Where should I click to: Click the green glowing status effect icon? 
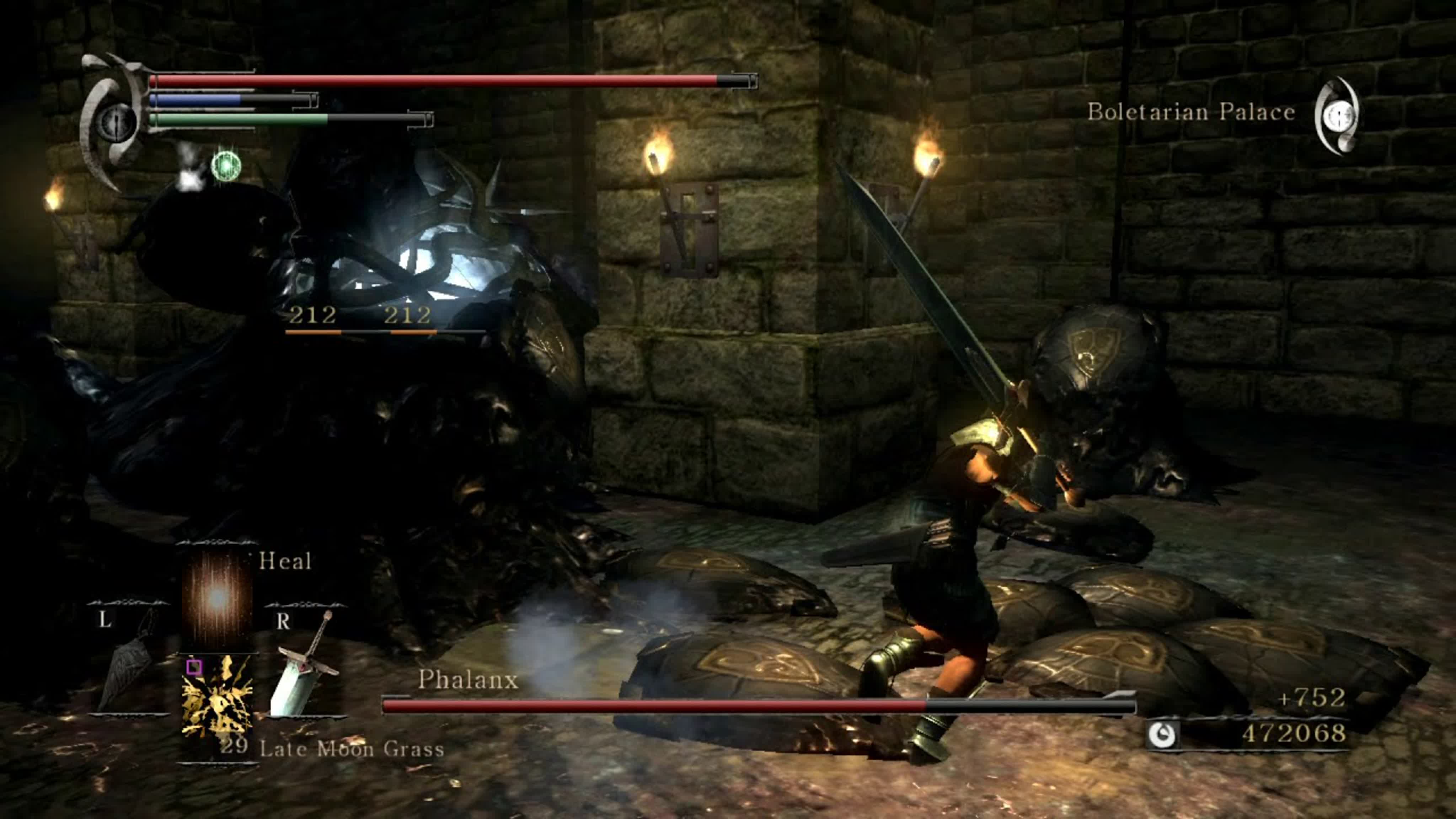click(226, 166)
